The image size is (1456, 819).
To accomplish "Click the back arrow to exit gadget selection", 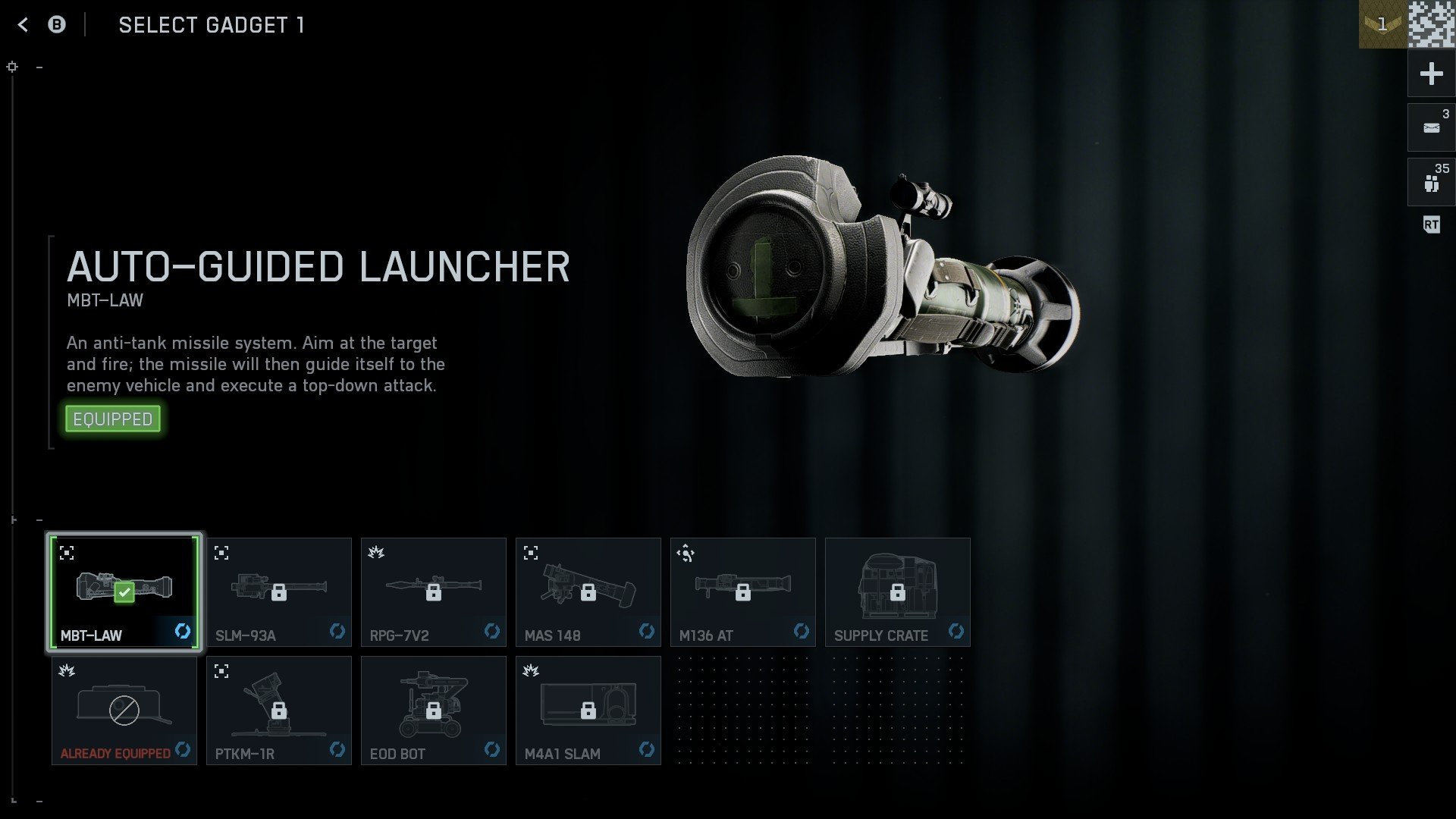I will tap(23, 24).
